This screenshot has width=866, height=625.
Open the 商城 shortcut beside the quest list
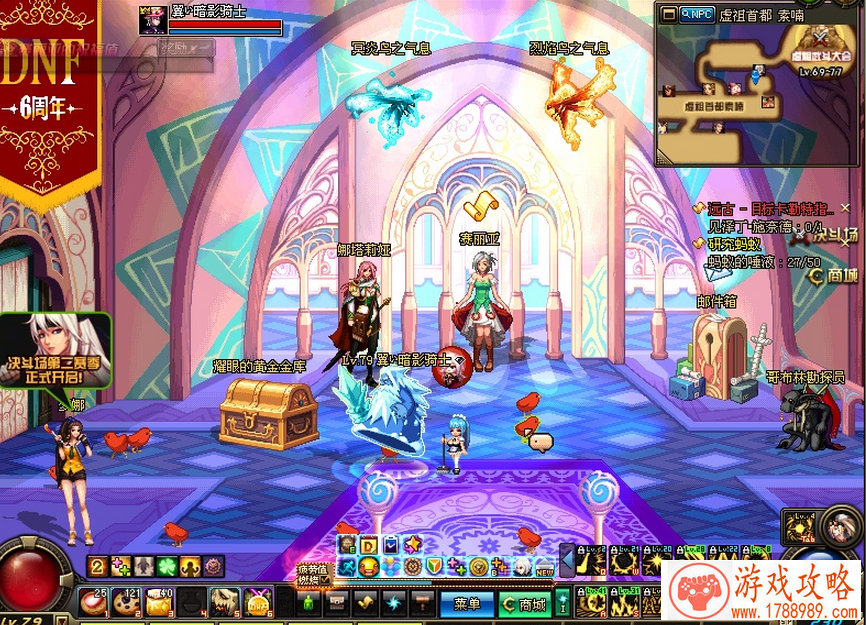833,274
